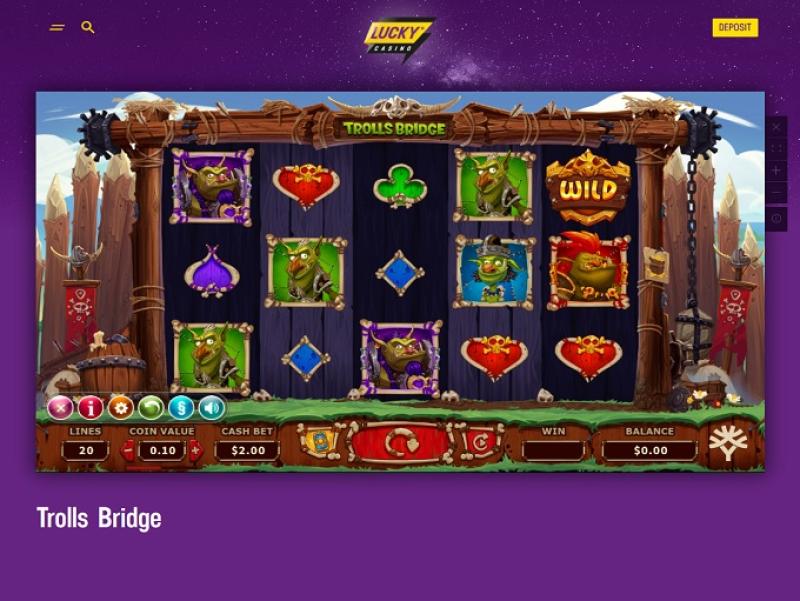Click the Deposit button

735,27
